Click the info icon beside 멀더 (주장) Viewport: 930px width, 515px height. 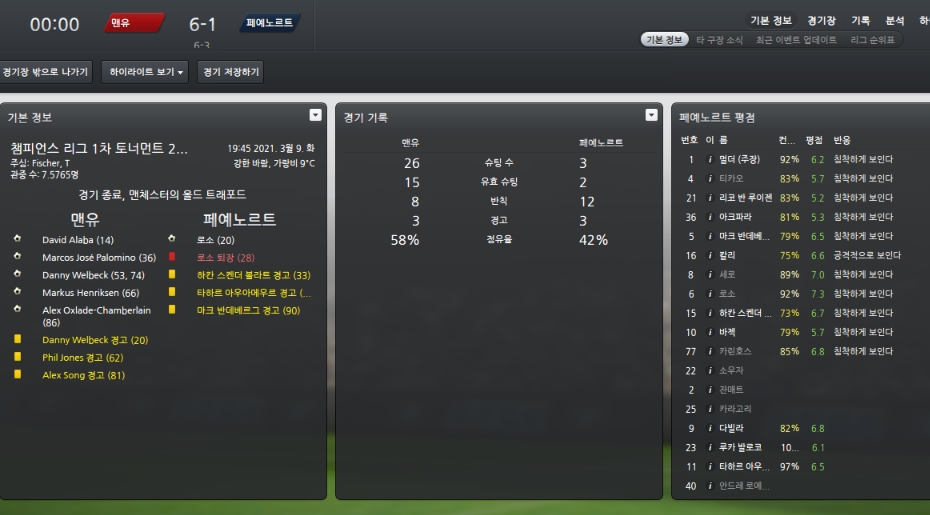click(709, 159)
